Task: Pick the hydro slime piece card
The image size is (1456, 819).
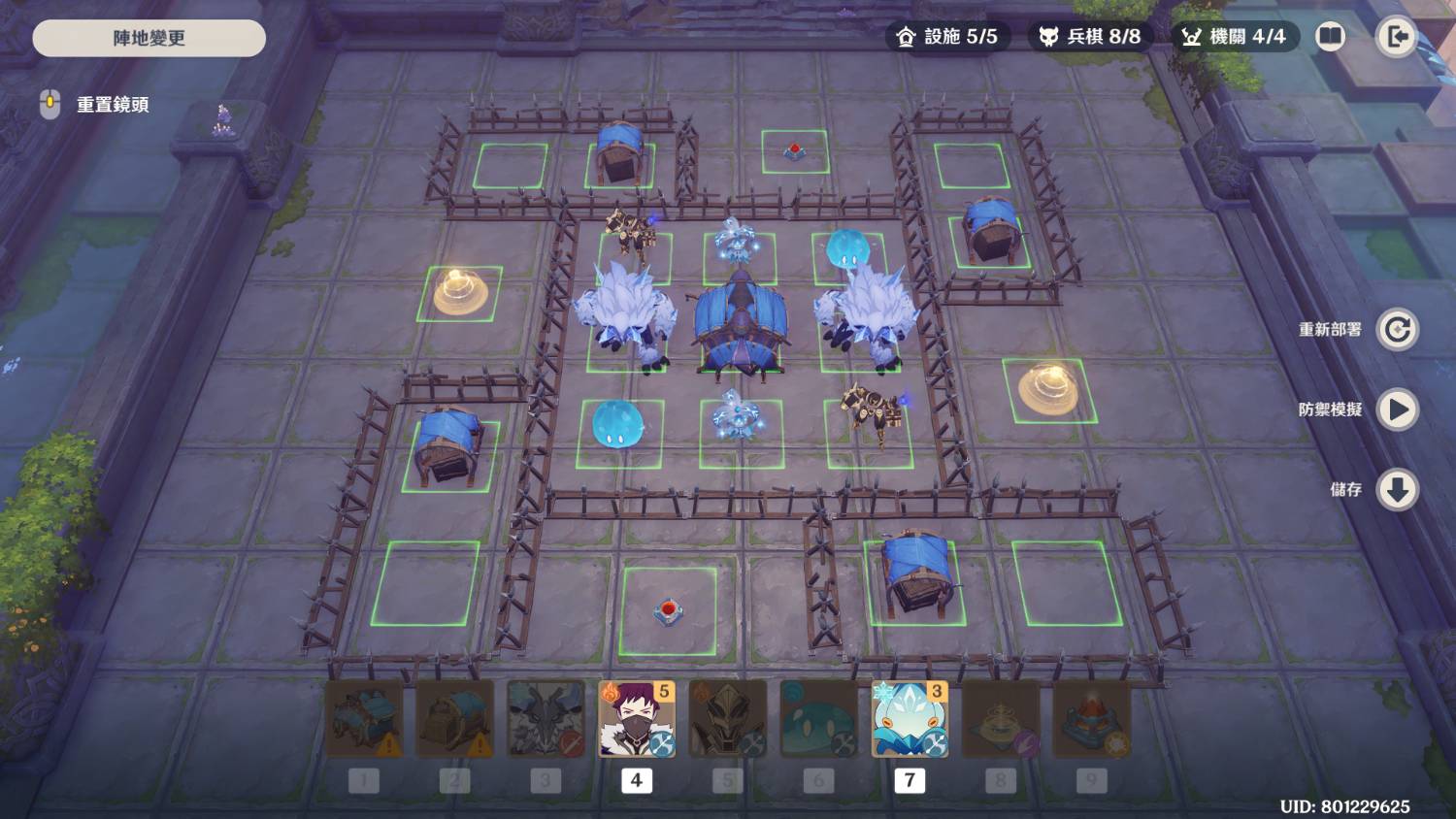Action: pos(818,719)
